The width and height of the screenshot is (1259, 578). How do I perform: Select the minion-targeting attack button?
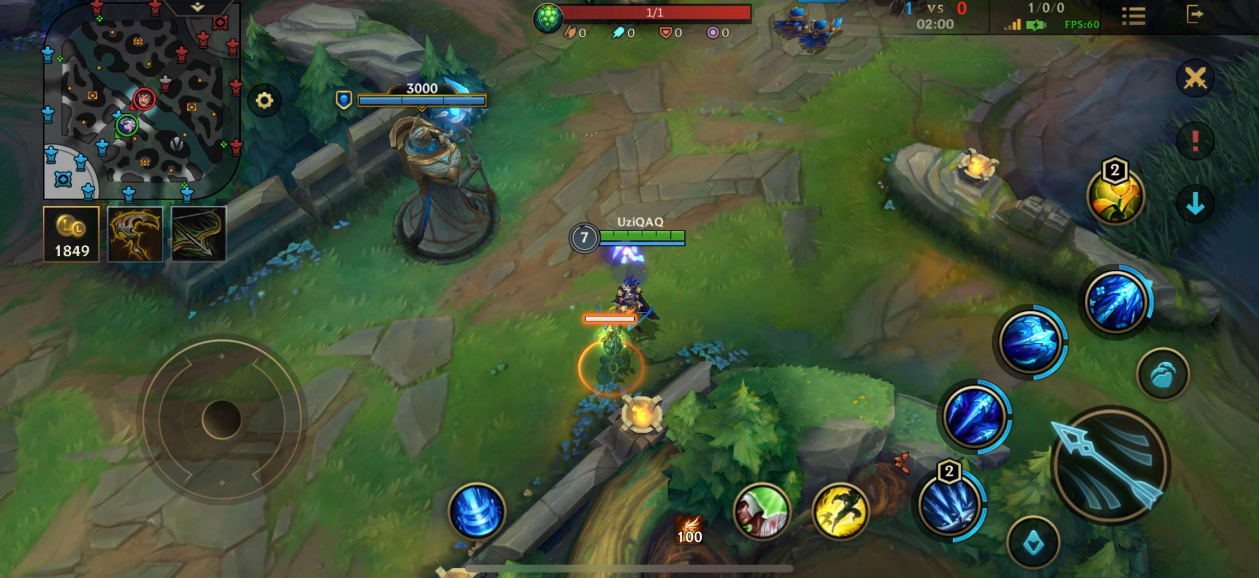point(1162,374)
